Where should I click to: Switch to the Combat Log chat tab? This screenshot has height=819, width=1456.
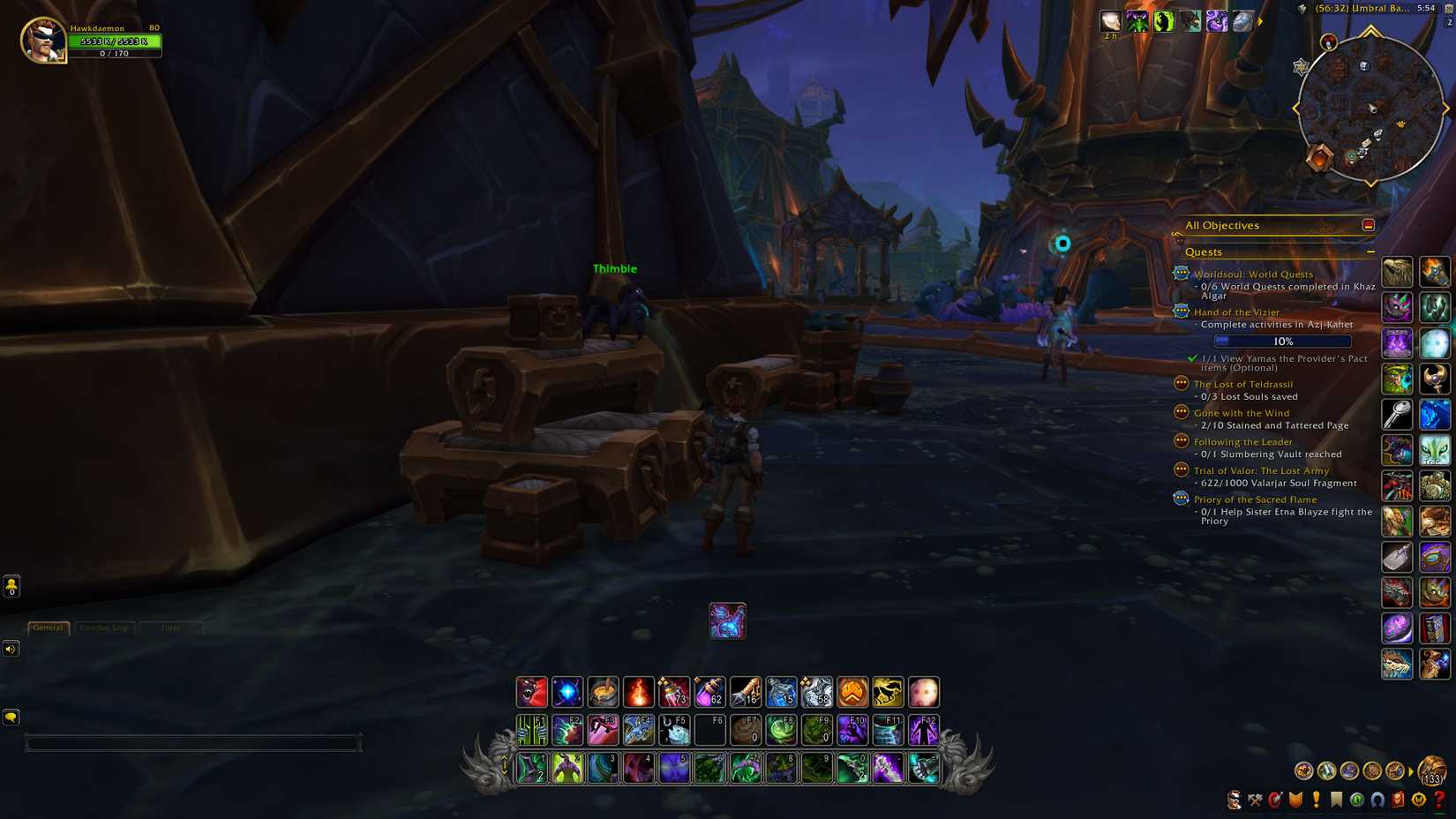105,627
